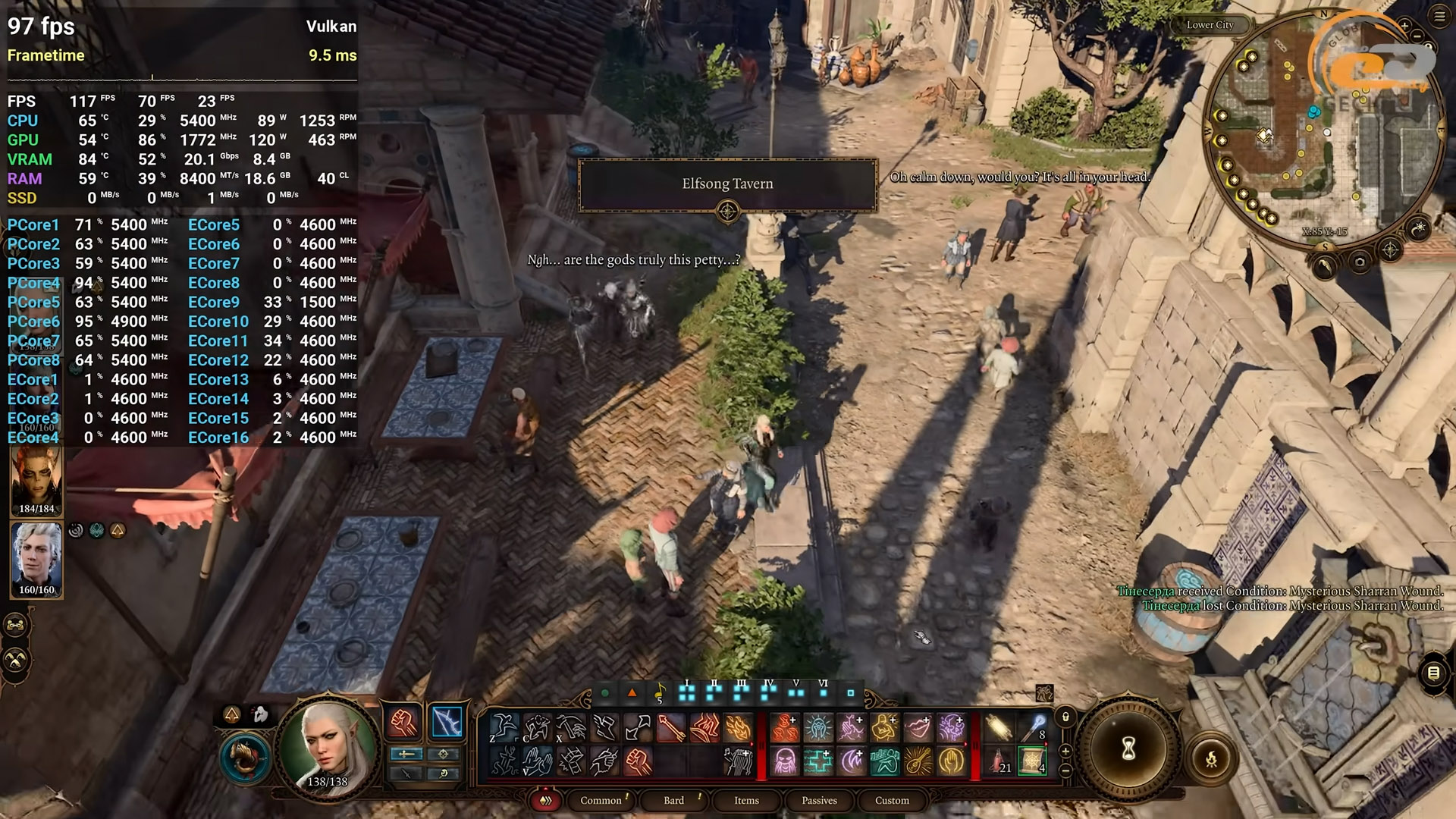The image size is (1456, 819).
Task: Click the hourglass end turn button
Action: (1129, 749)
